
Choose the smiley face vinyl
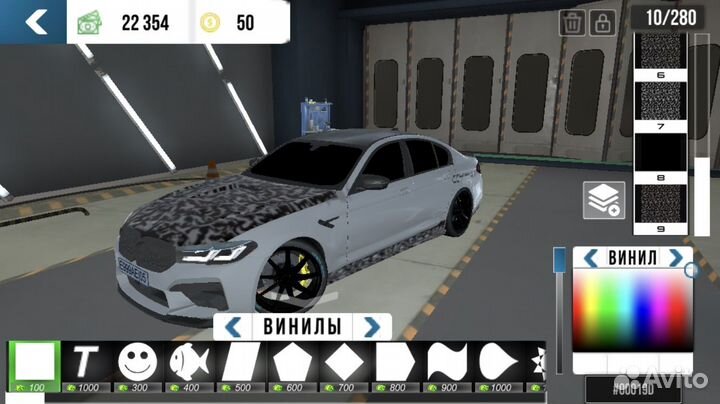138,361
